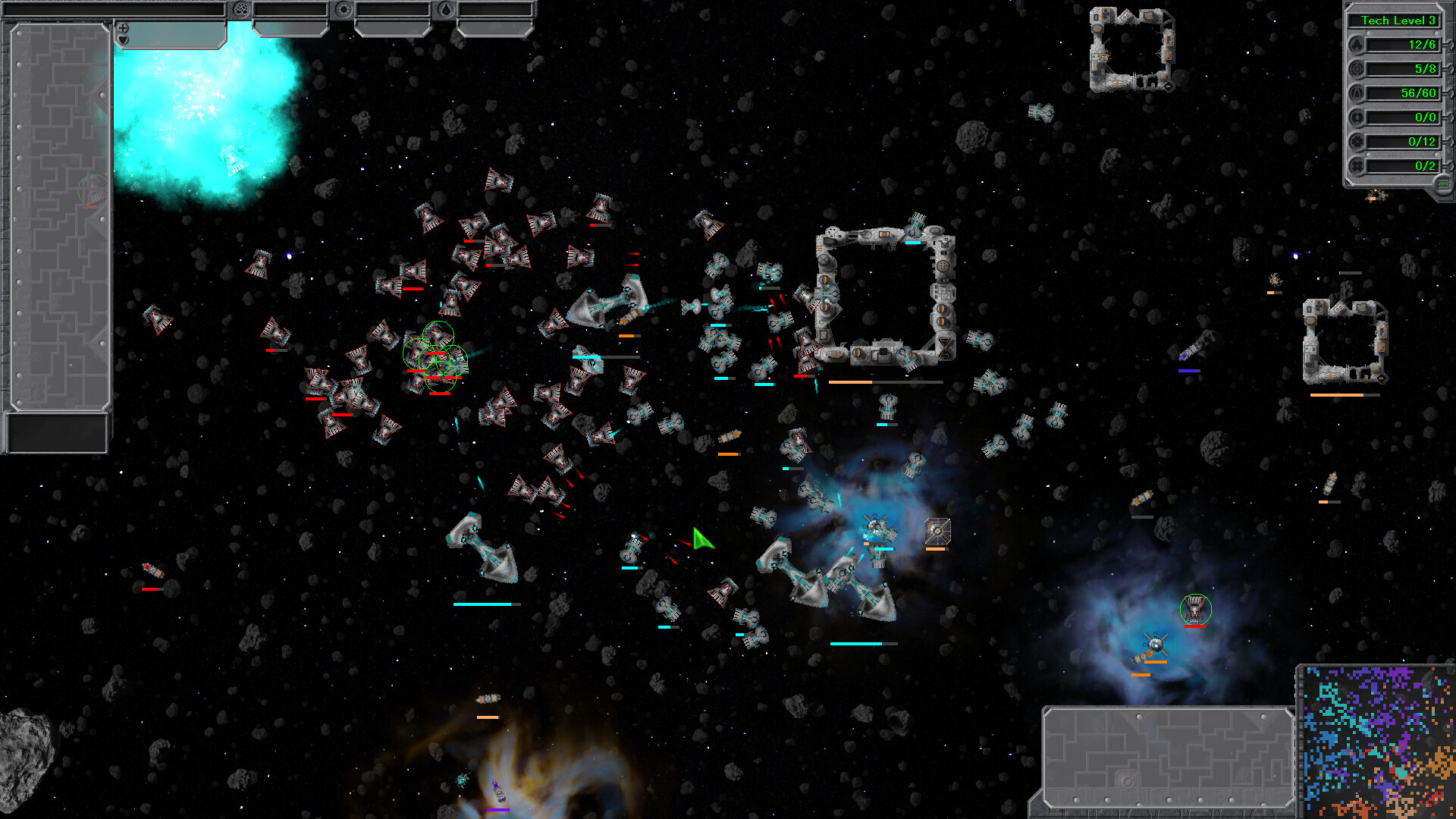Click the gear unit icon beside the 5/8 counter

coord(1357,70)
